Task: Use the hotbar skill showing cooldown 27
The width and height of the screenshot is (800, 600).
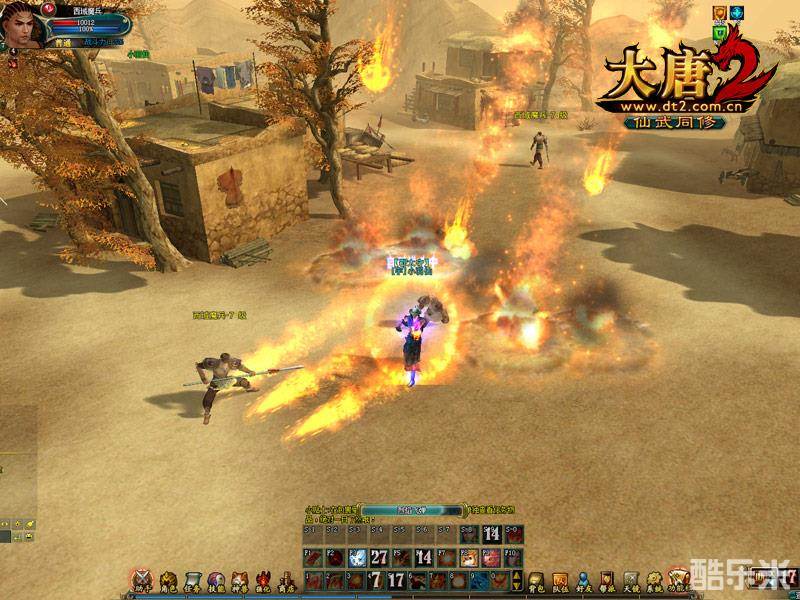Action: [x=379, y=557]
